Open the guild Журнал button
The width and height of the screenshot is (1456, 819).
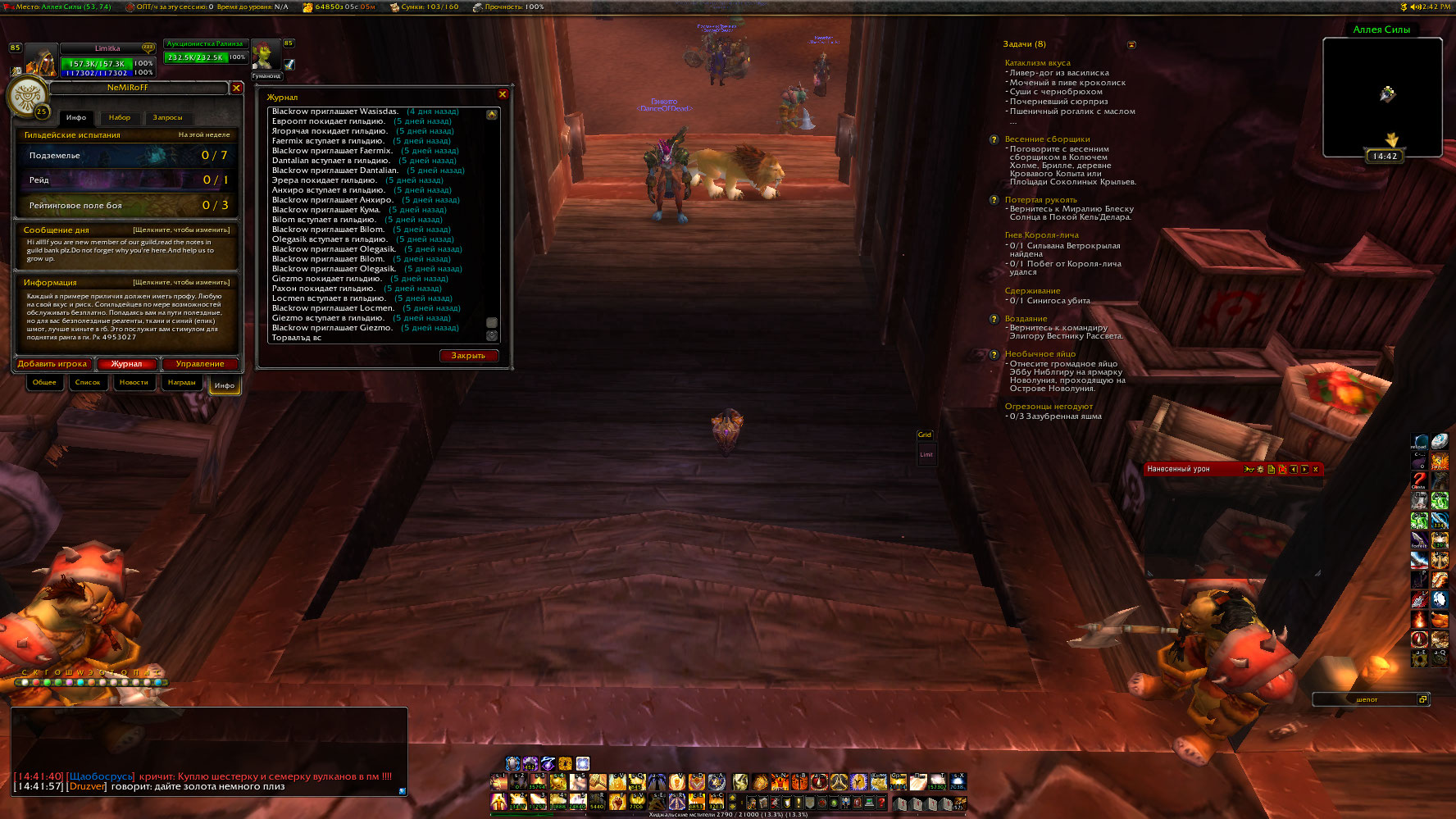126,364
